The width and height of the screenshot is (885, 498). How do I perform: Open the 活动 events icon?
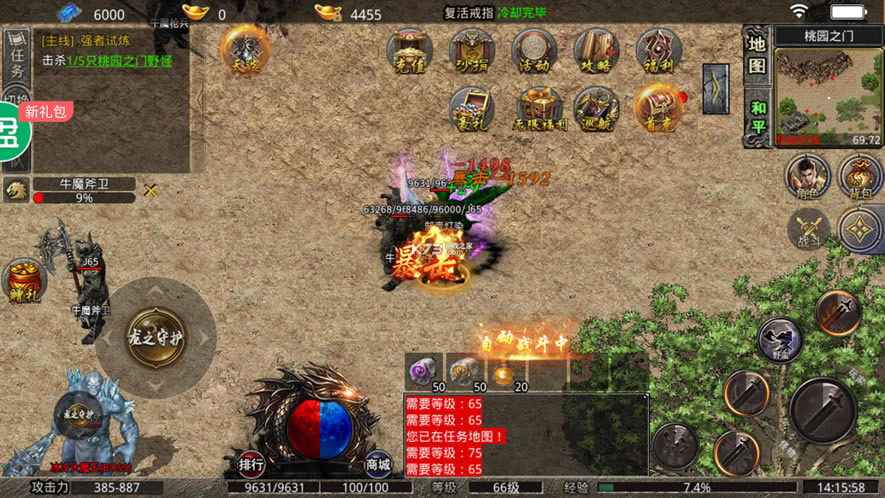[534, 51]
